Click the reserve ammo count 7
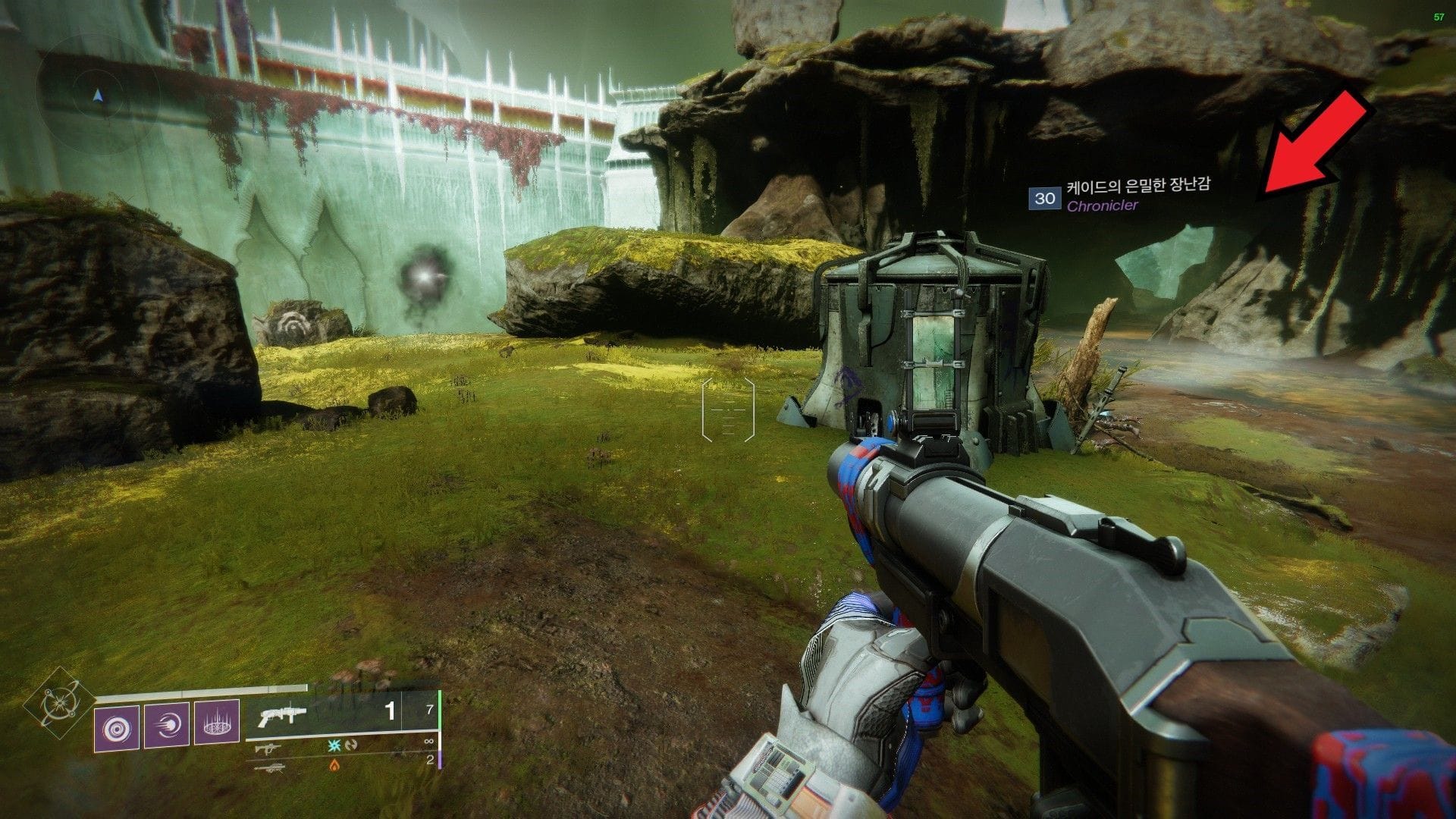The width and height of the screenshot is (1456, 819). tap(430, 709)
